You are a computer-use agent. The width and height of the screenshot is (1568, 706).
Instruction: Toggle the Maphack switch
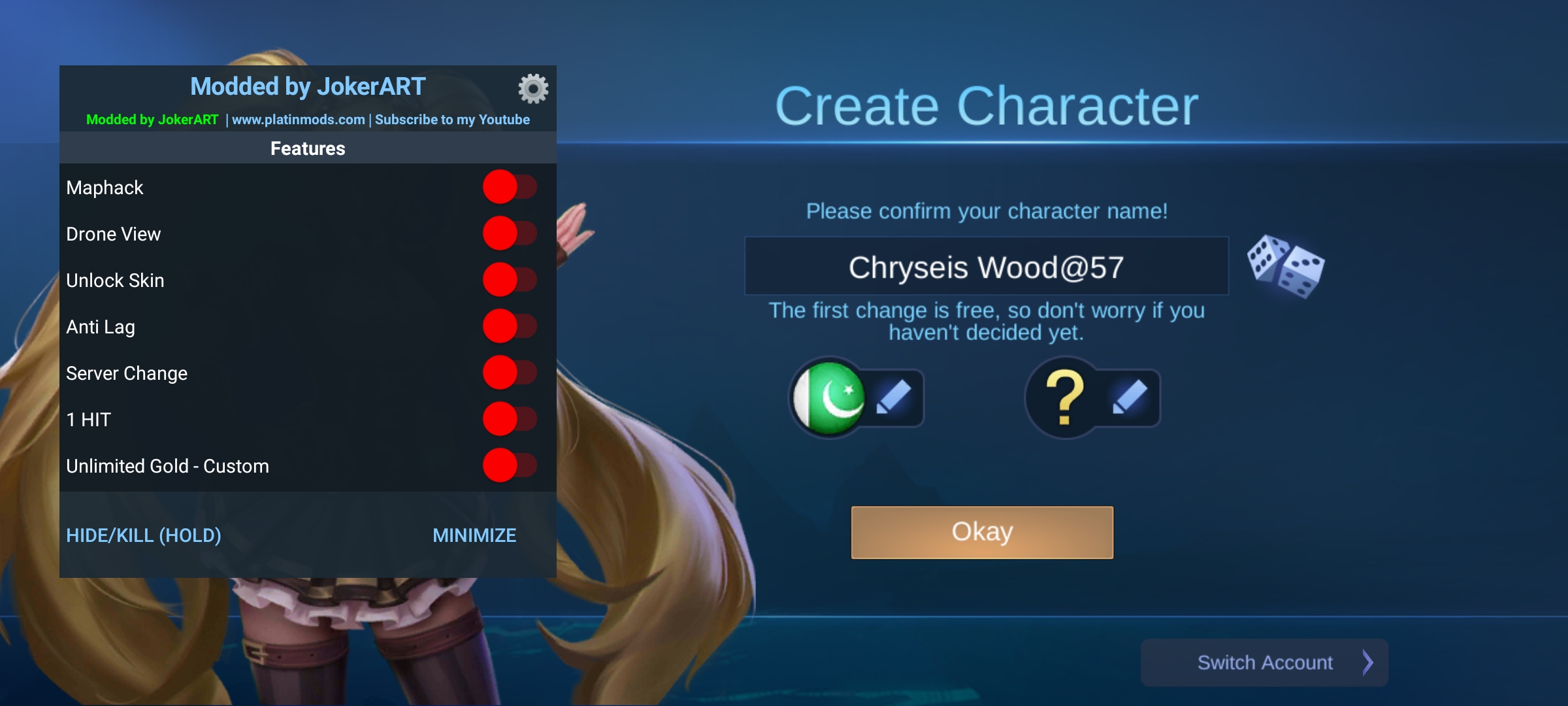[510, 187]
